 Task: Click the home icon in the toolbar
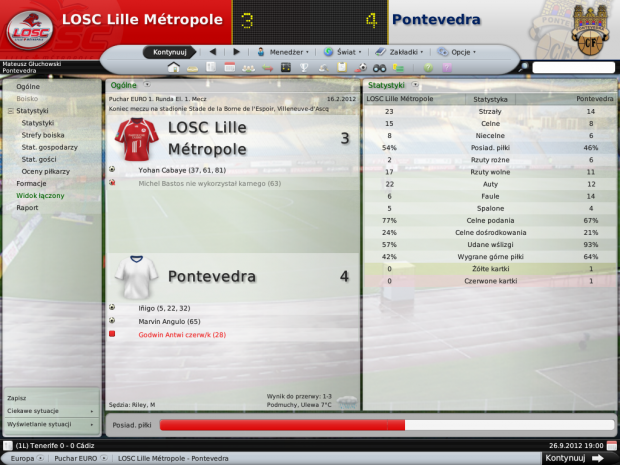174,68
